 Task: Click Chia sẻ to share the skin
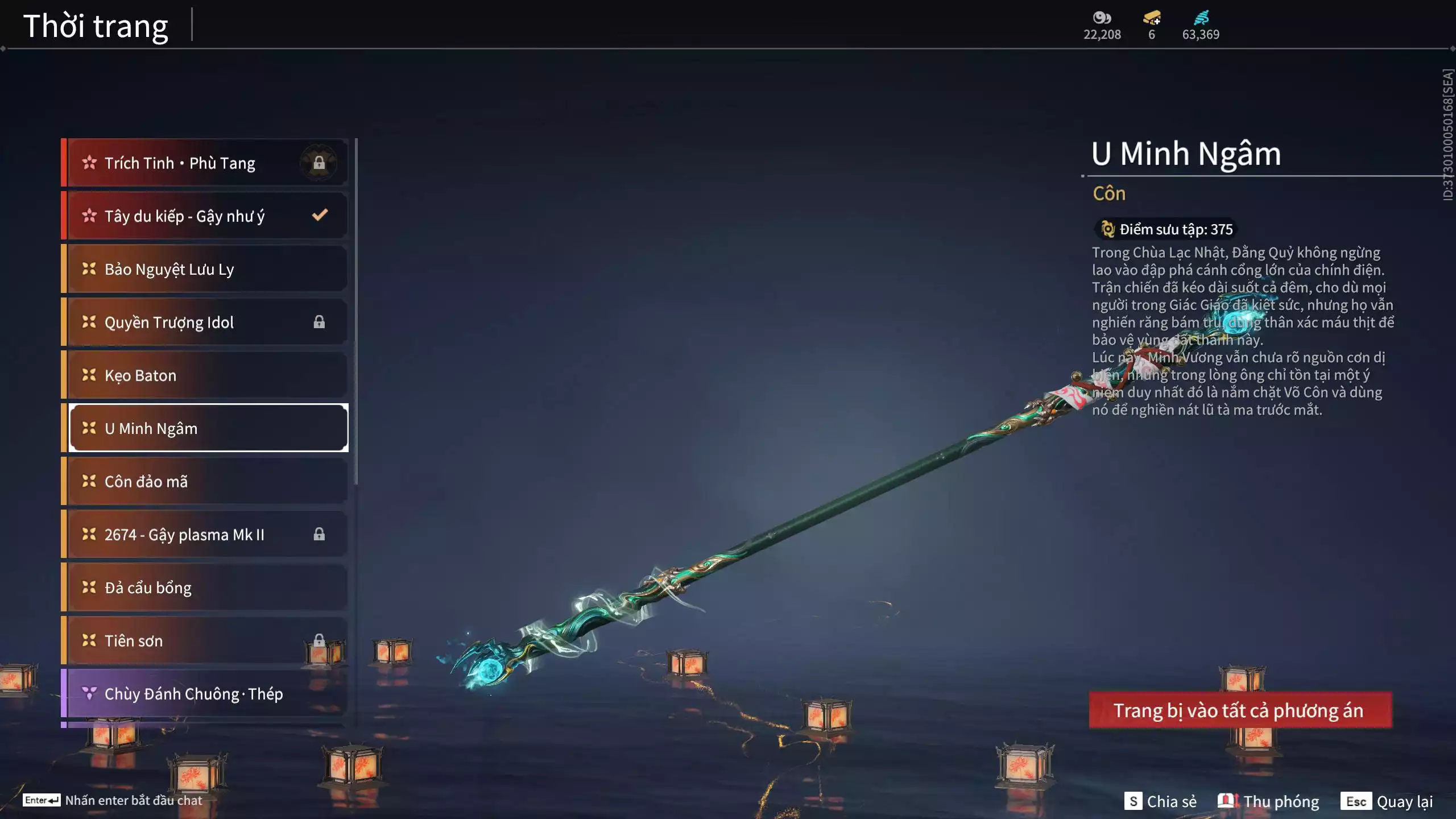1173,801
